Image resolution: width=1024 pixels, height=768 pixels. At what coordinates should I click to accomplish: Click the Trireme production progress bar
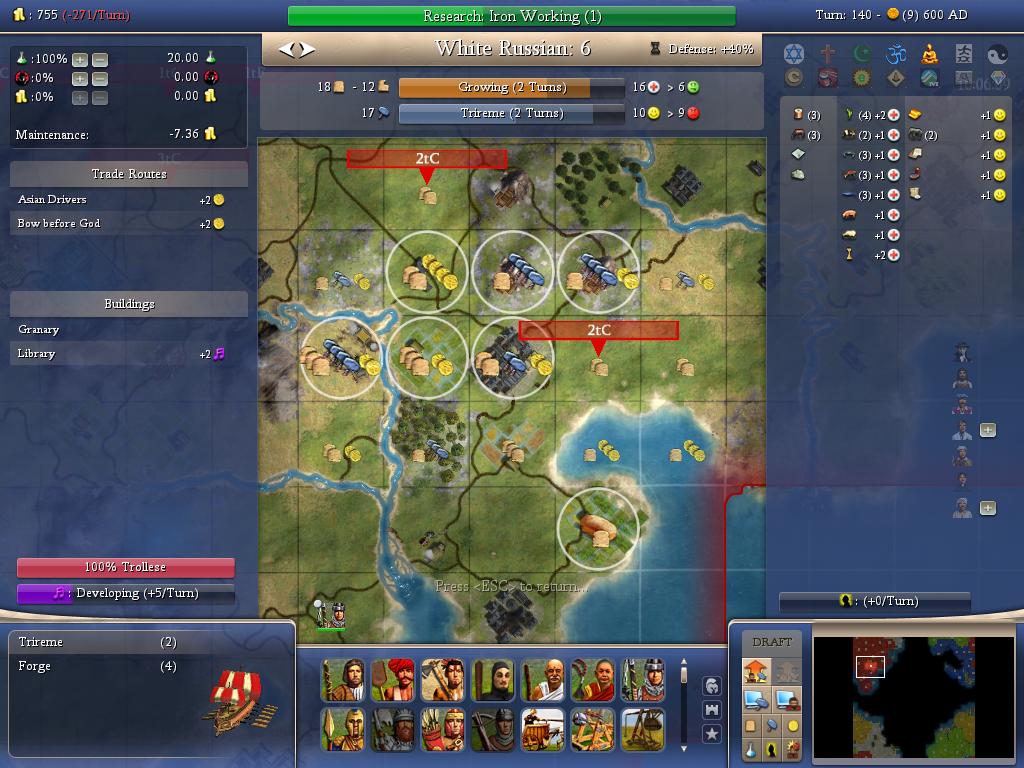[511, 114]
